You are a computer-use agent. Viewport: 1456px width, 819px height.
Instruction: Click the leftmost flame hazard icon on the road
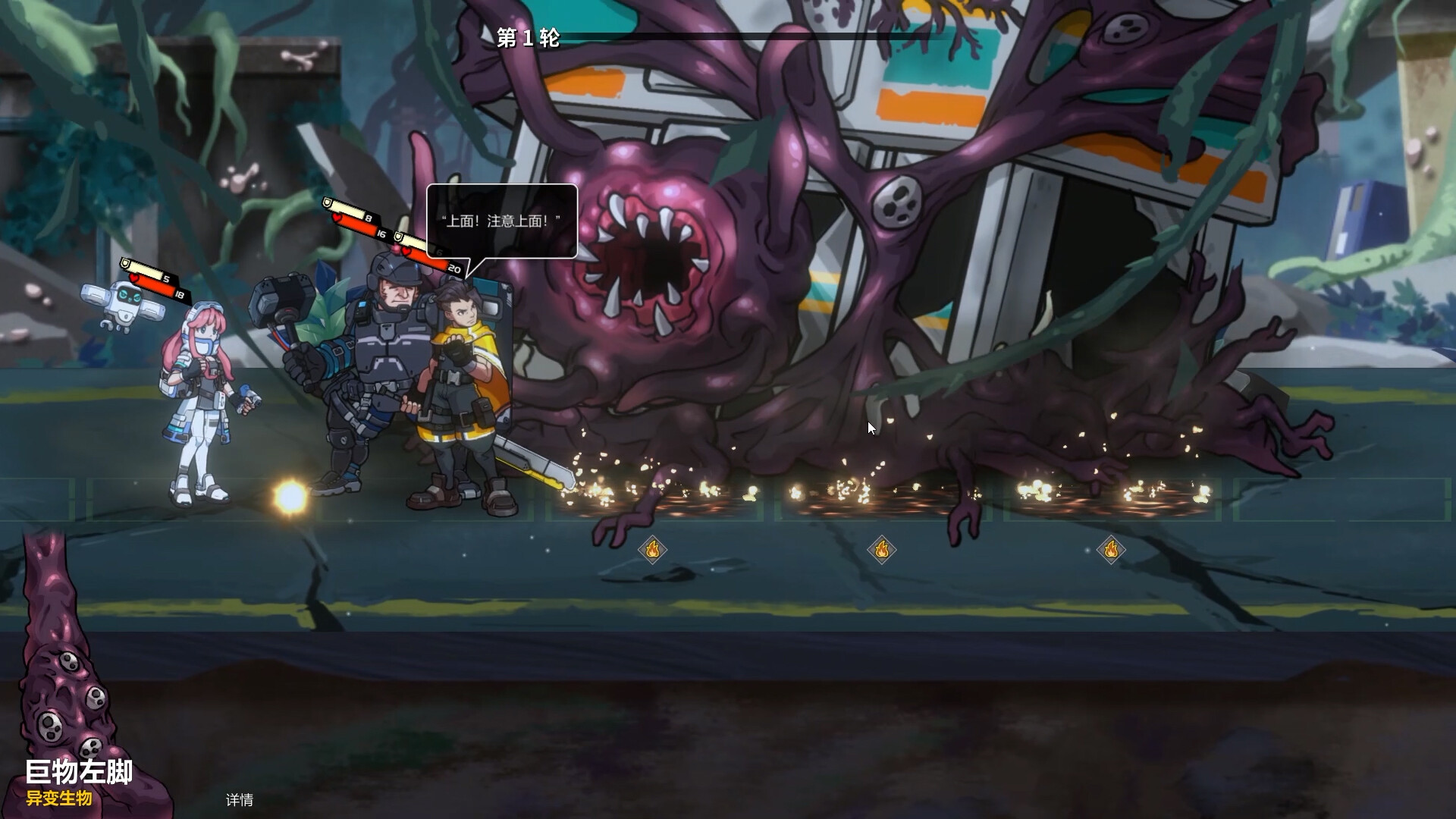pyautogui.click(x=654, y=549)
